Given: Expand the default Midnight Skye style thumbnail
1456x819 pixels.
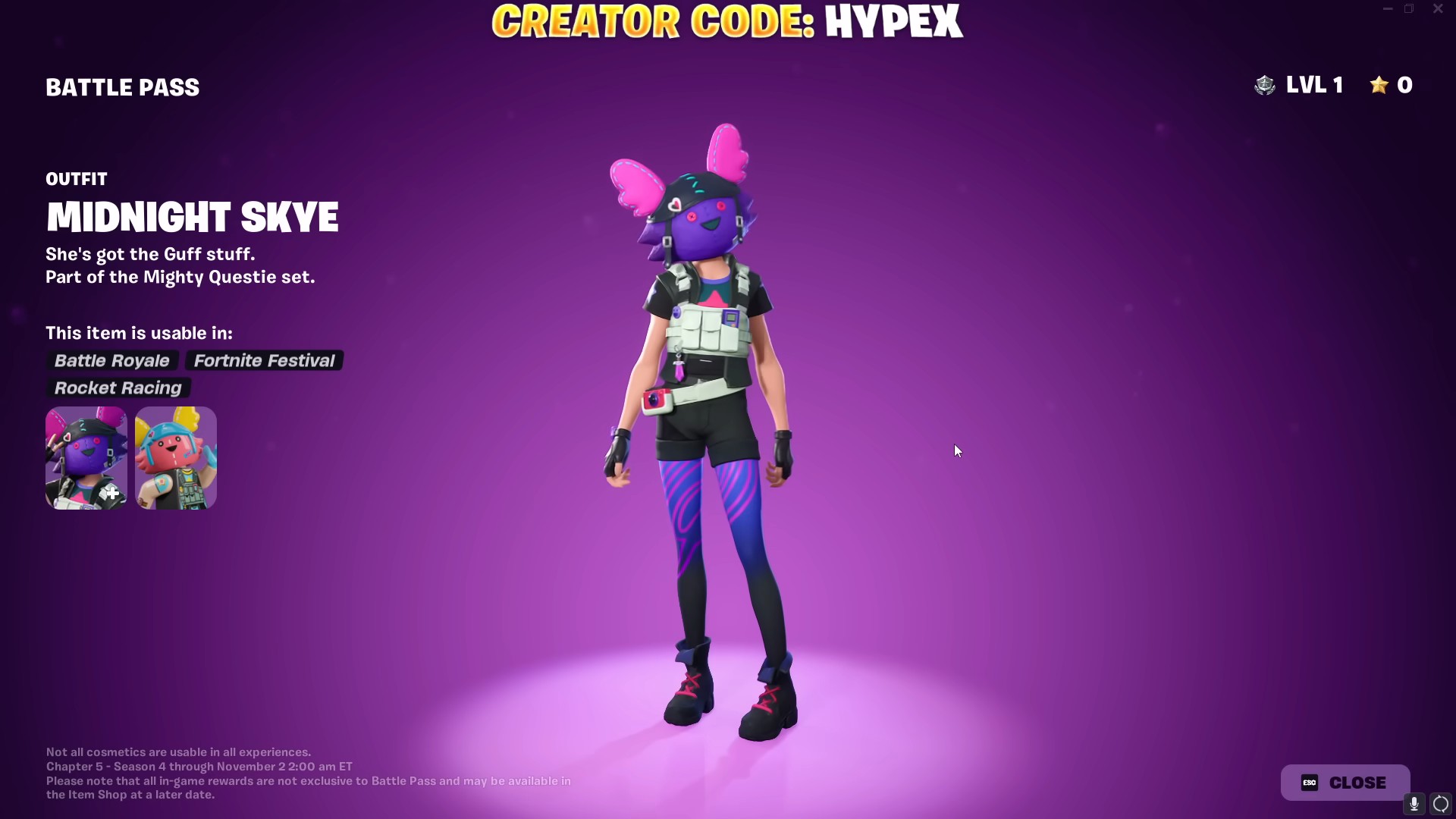Looking at the screenshot, I should (85, 457).
